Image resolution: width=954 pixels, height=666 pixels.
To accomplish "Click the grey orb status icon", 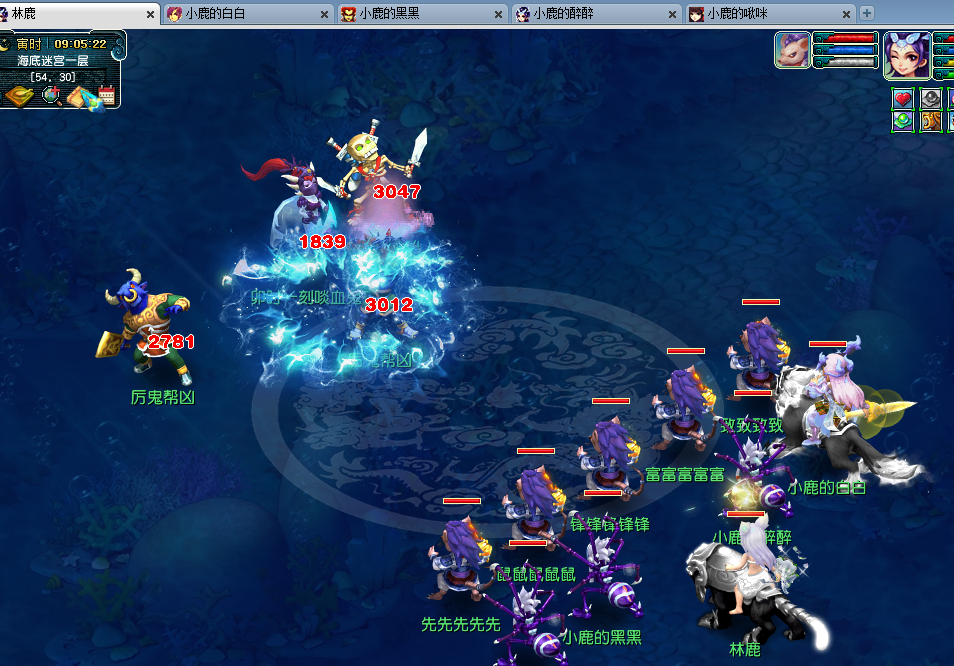I will [931, 98].
